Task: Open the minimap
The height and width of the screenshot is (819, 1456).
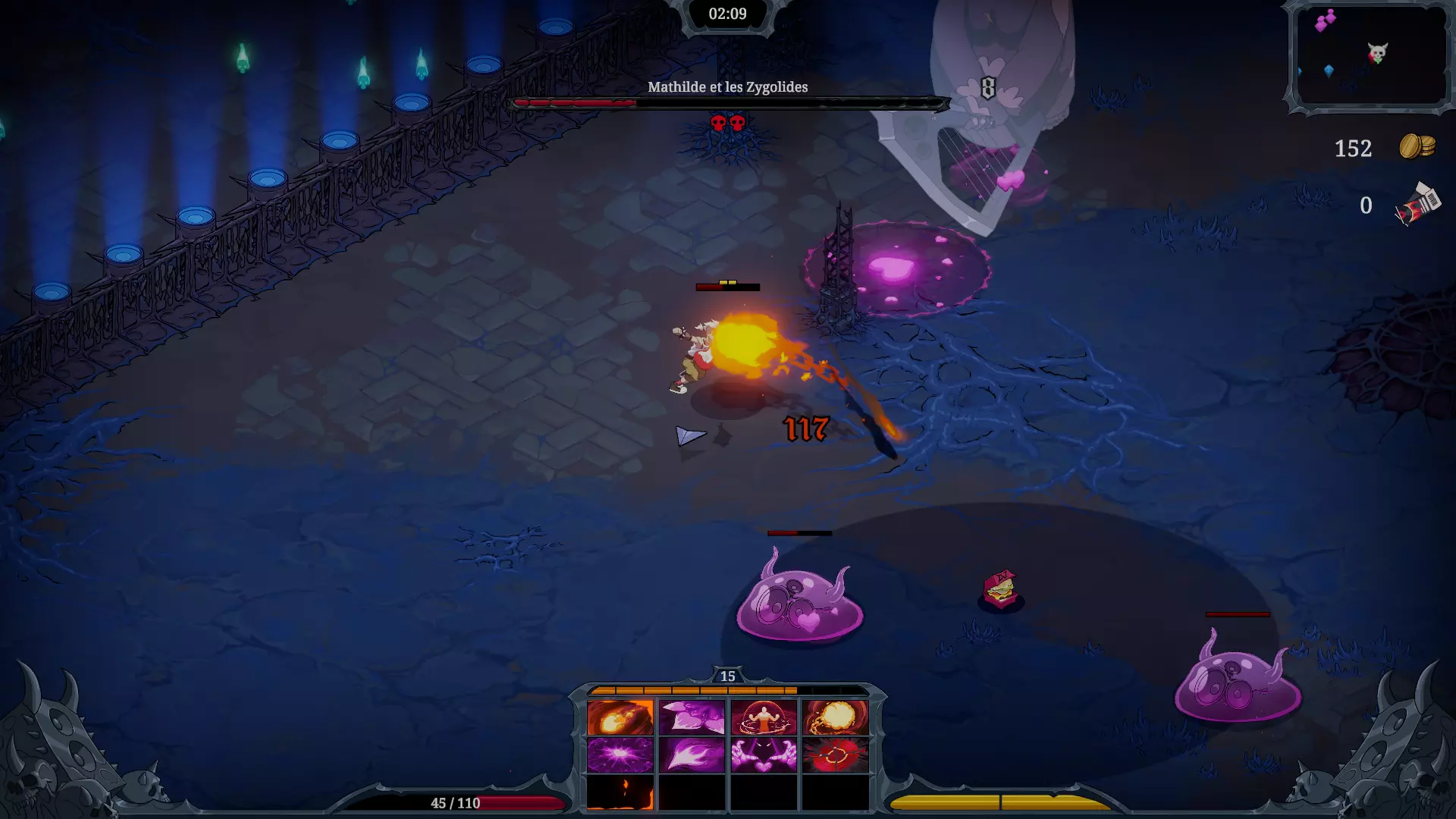Action: coord(1371,56)
